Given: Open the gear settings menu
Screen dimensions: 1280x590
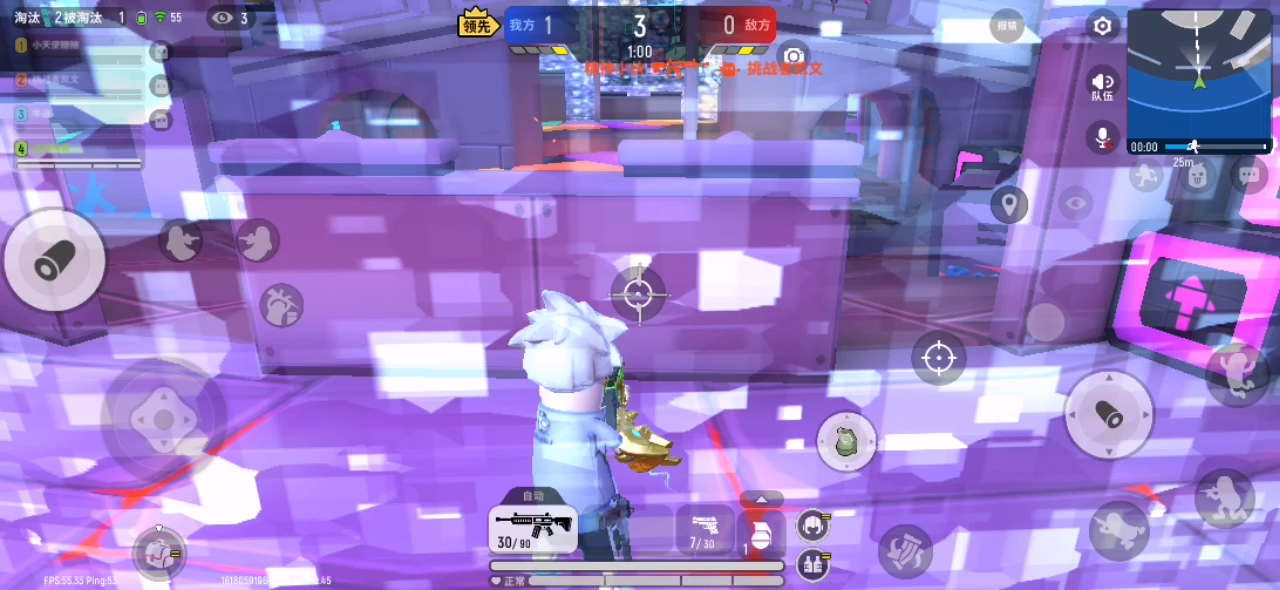Looking at the screenshot, I should point(1102,26).
